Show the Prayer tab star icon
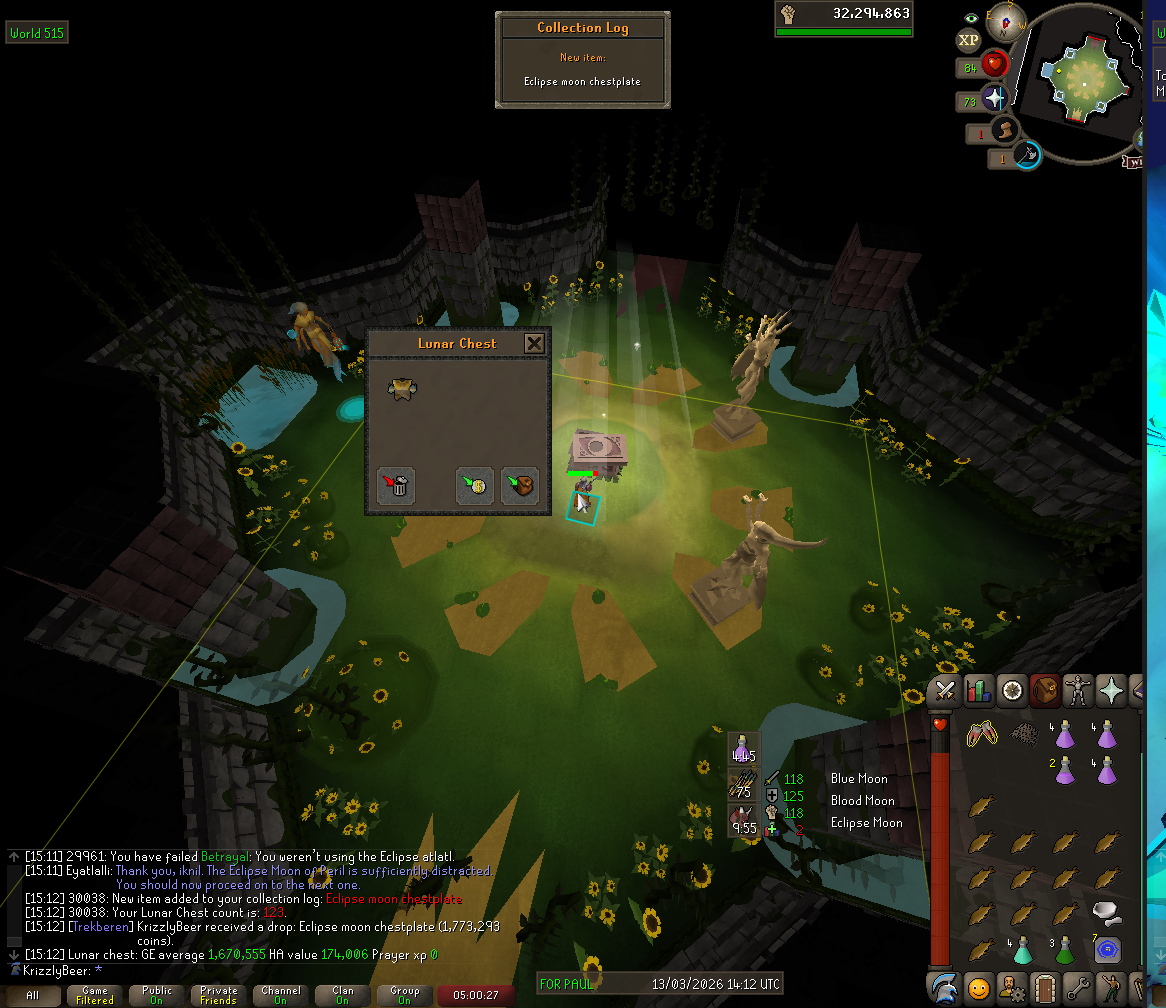The width and height of the screenshot is (1166, 1008). [x=1111, y=690]
